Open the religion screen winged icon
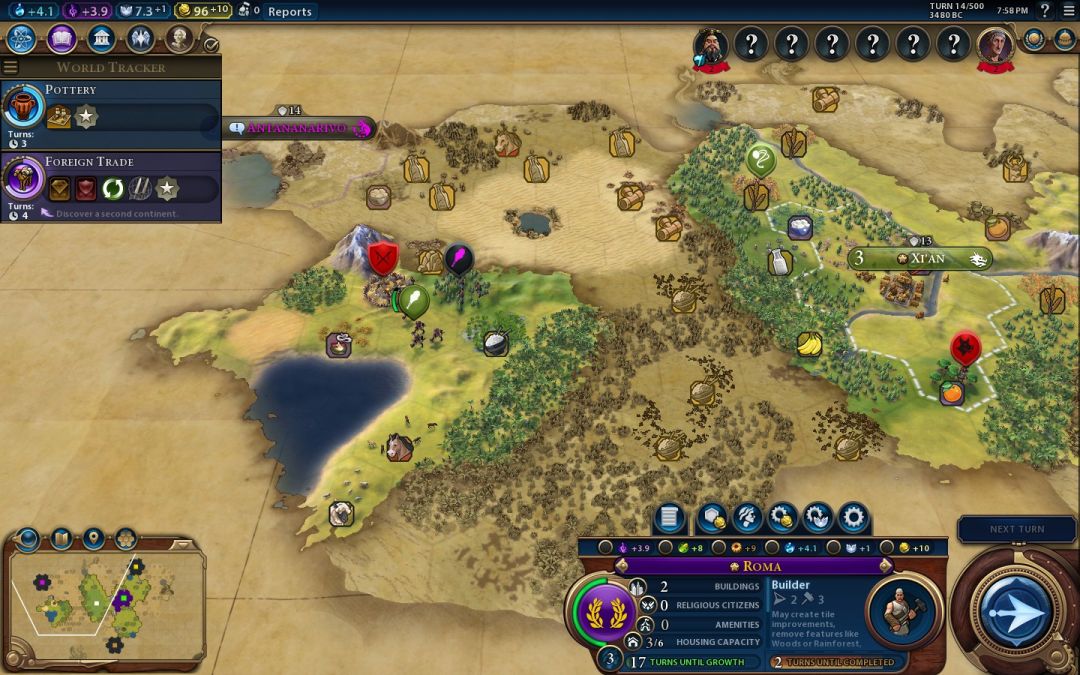The height and width of the screenshot is (675, 1080). click(x=140, y=39)
